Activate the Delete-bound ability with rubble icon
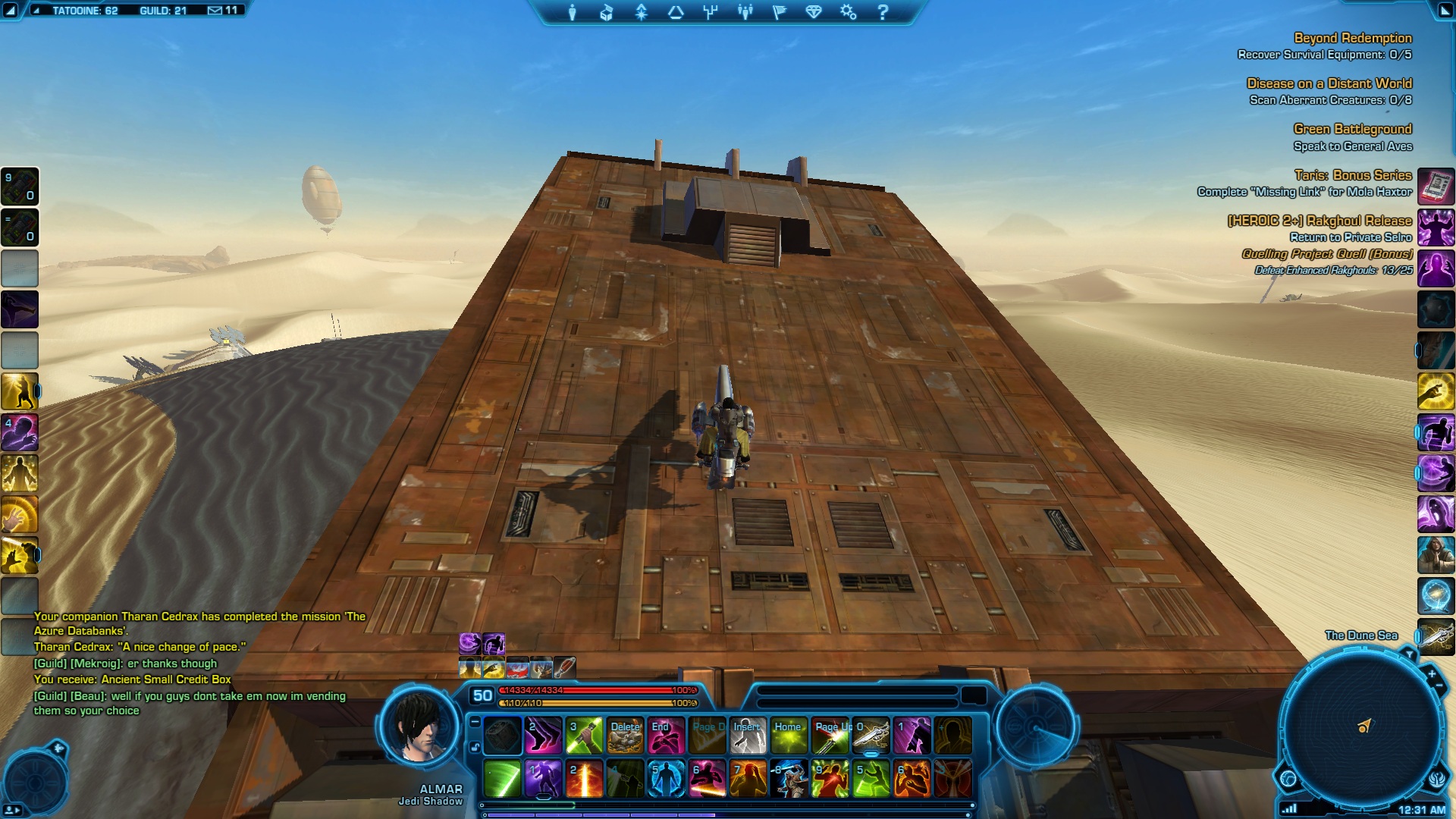 (x=626, y=736)
